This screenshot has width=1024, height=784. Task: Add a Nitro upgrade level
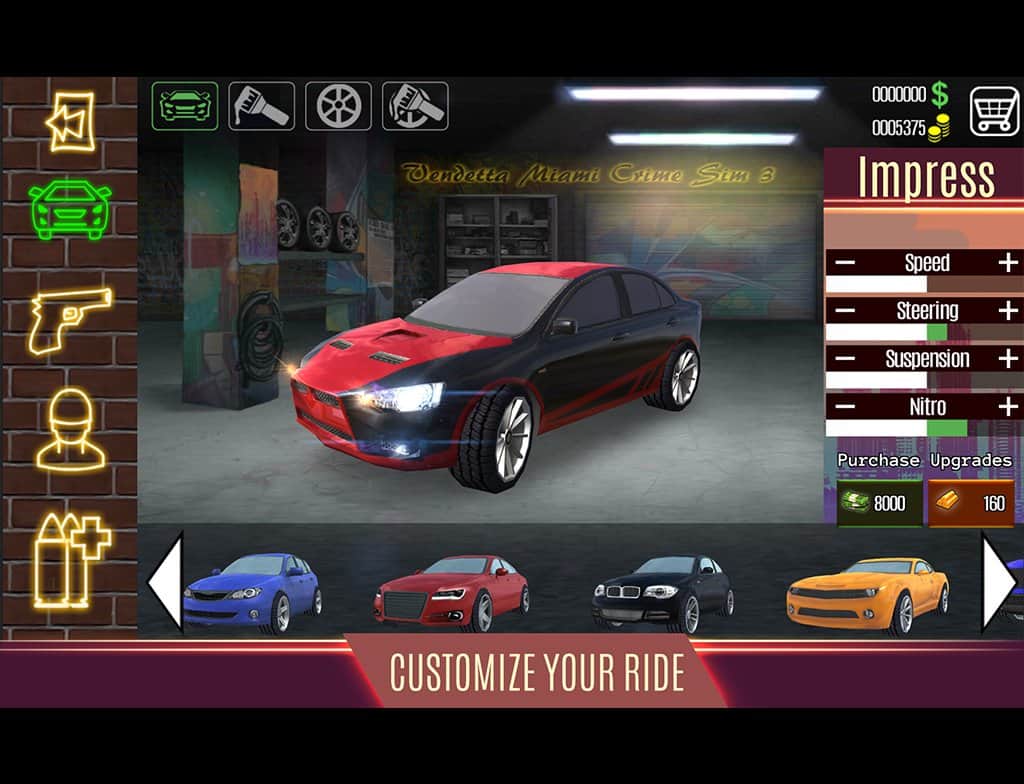(x=1008, y=406)
